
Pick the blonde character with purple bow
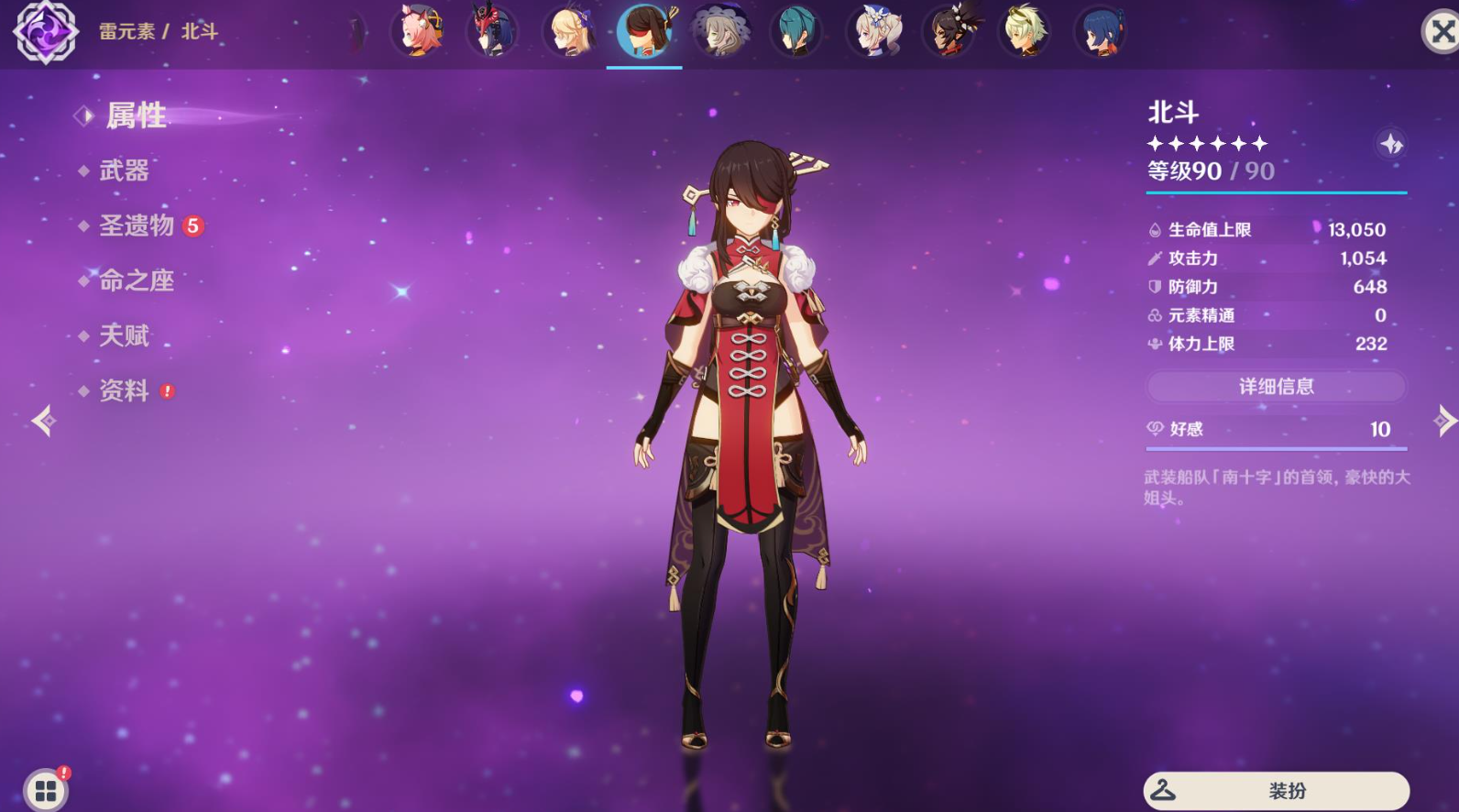569,30
